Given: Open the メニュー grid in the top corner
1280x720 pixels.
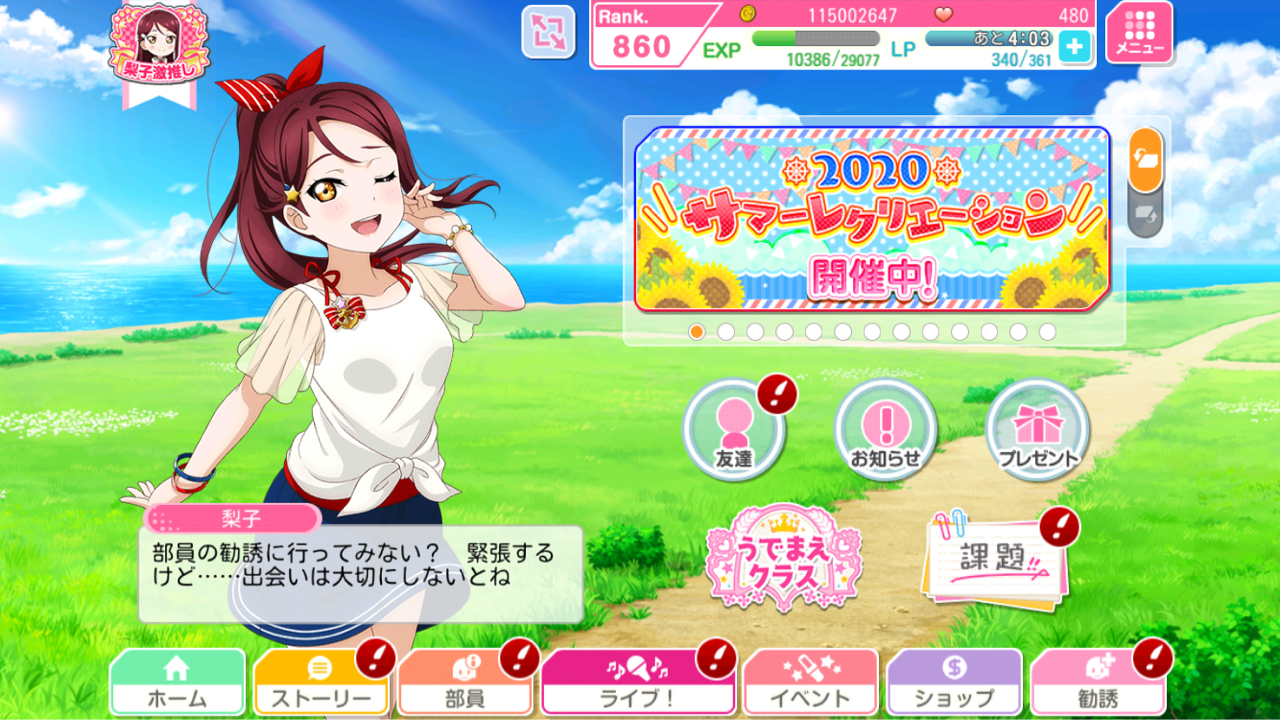Looking at the screenshot, I should tap(1139, 34).
